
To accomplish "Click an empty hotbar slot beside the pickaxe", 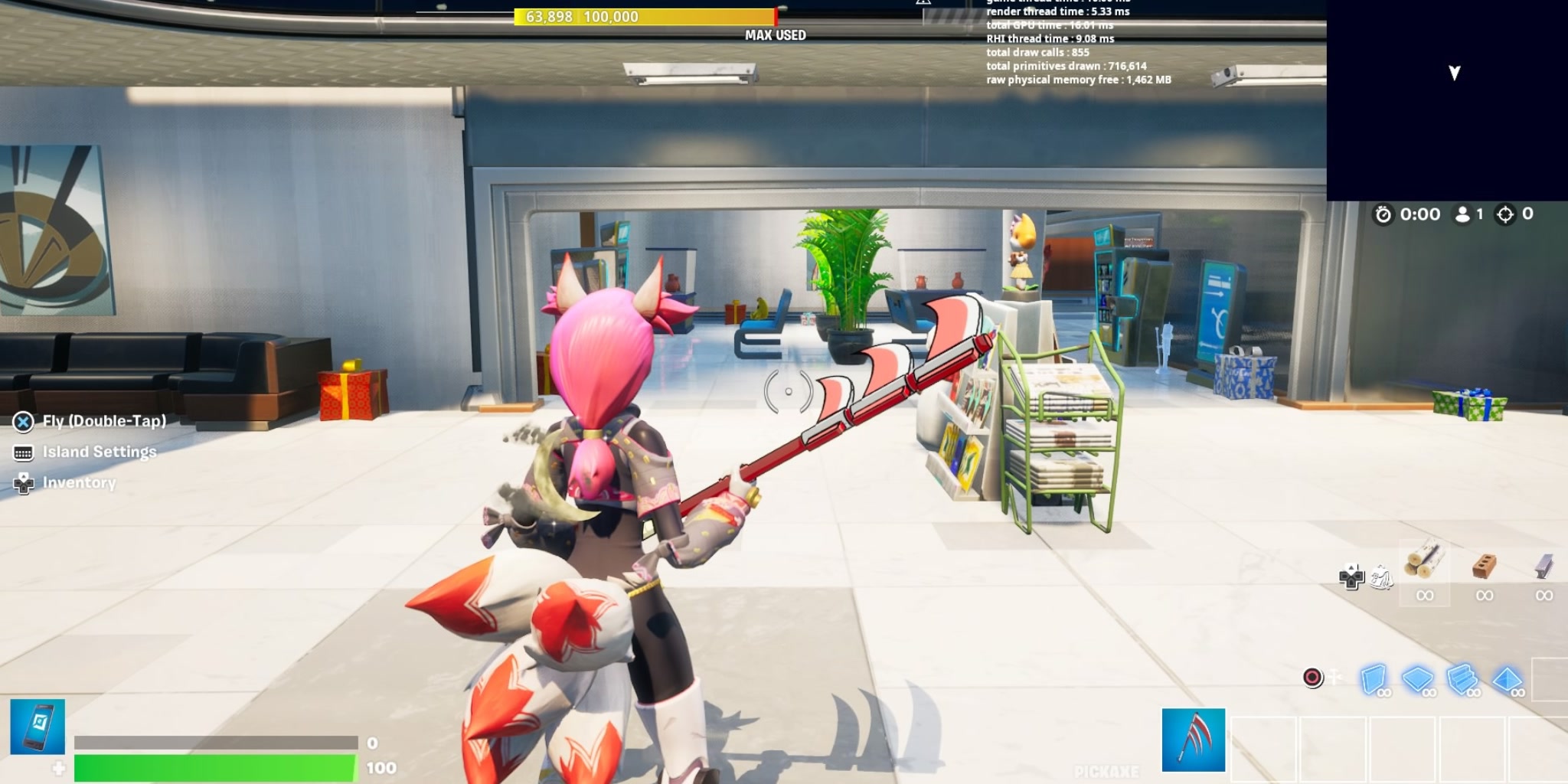I will click(x=1263, y=747).
